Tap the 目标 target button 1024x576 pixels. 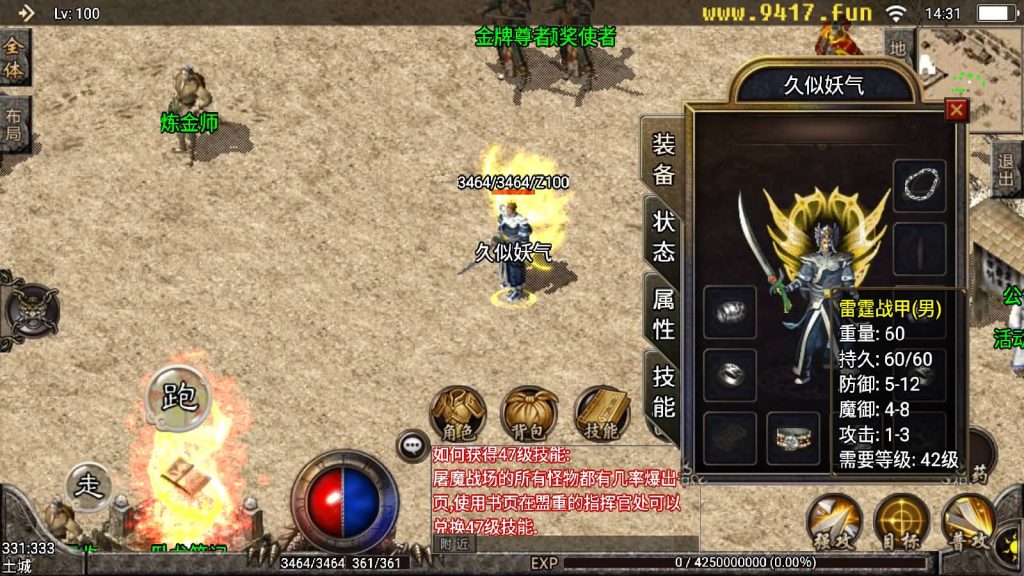(901, 520)
